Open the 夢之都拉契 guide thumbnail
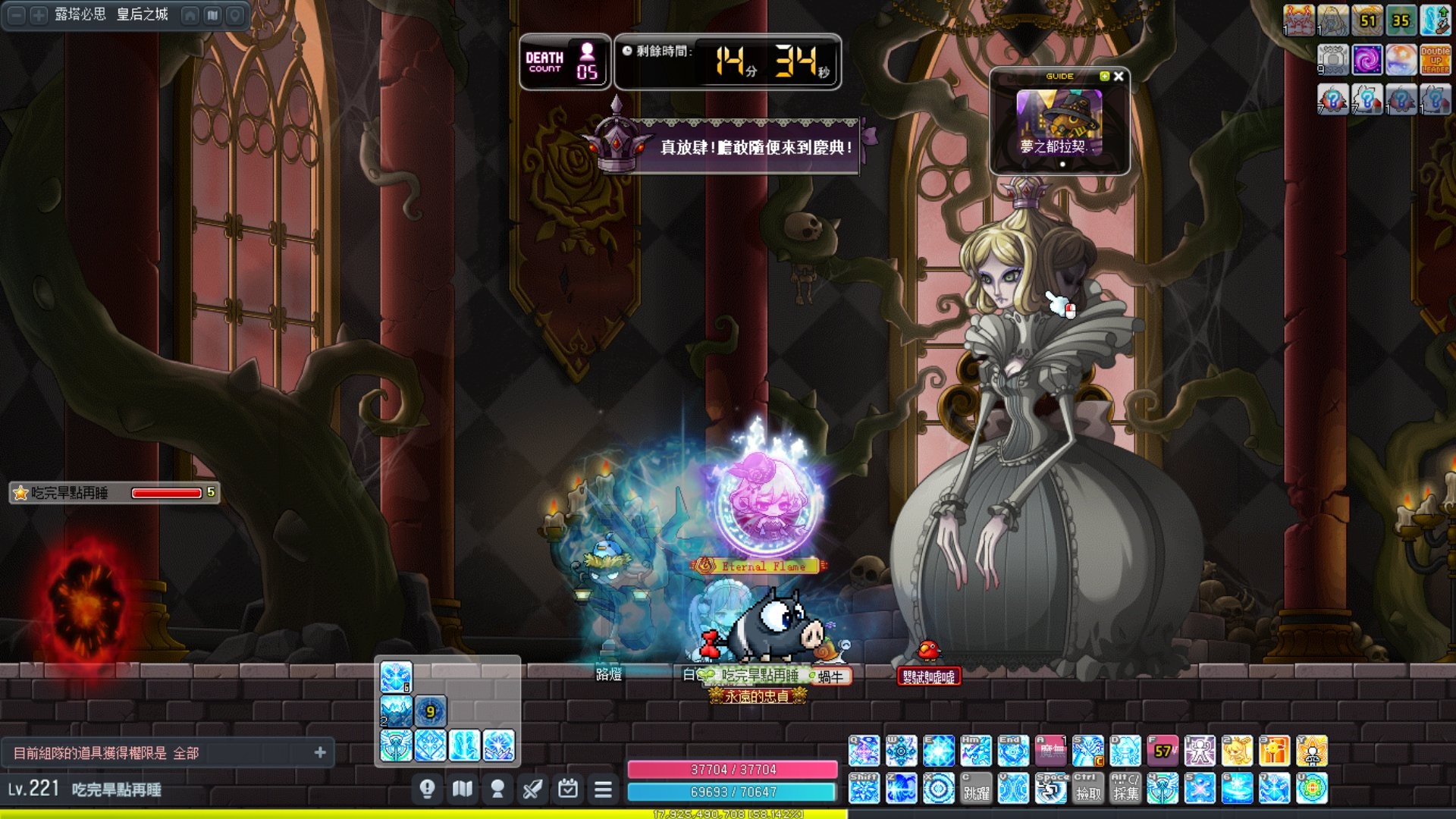This screenshot has height=819, width=1456. coord(1059,122)
